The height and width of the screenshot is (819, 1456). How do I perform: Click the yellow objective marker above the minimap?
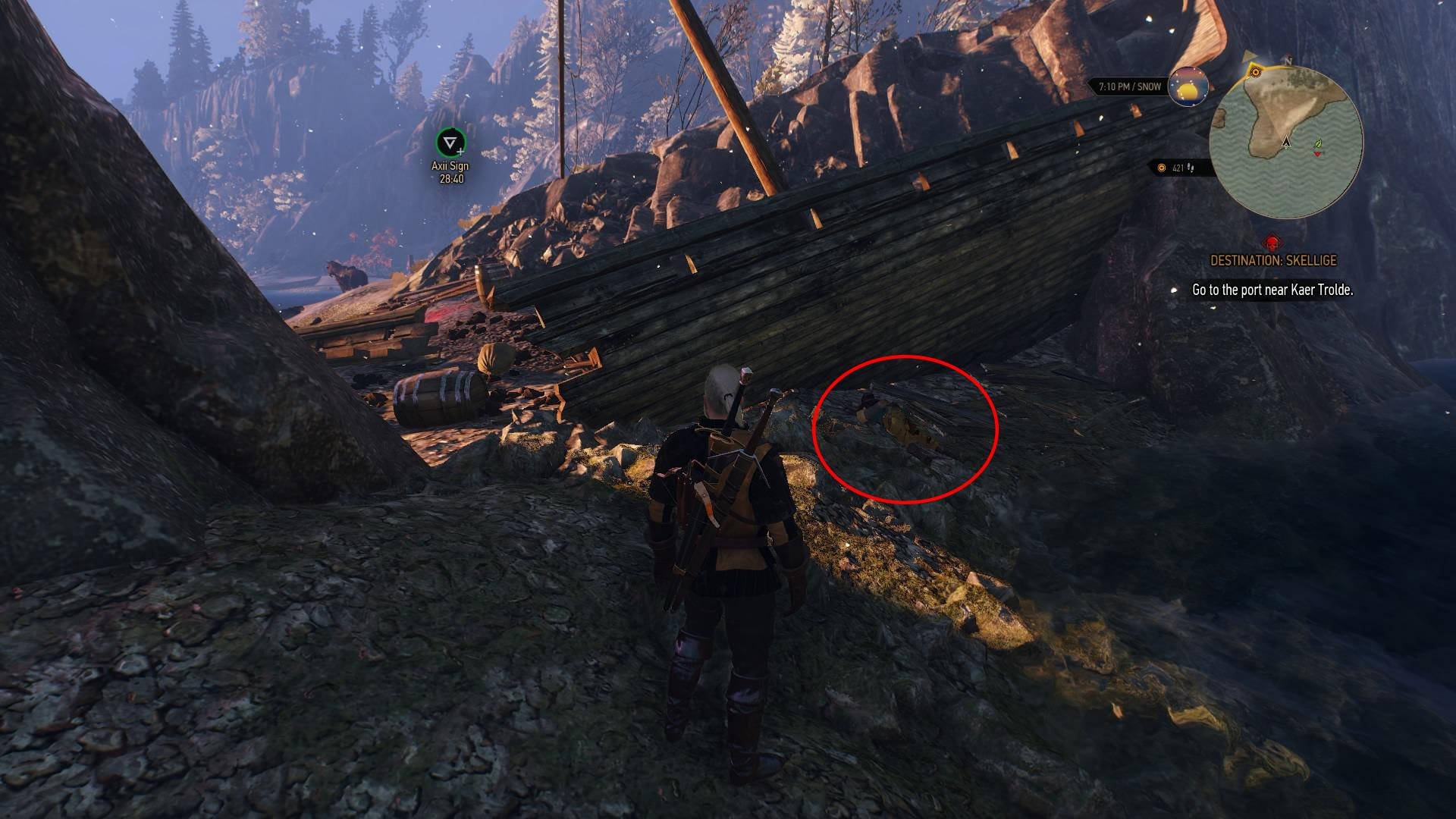point(1255,72)
